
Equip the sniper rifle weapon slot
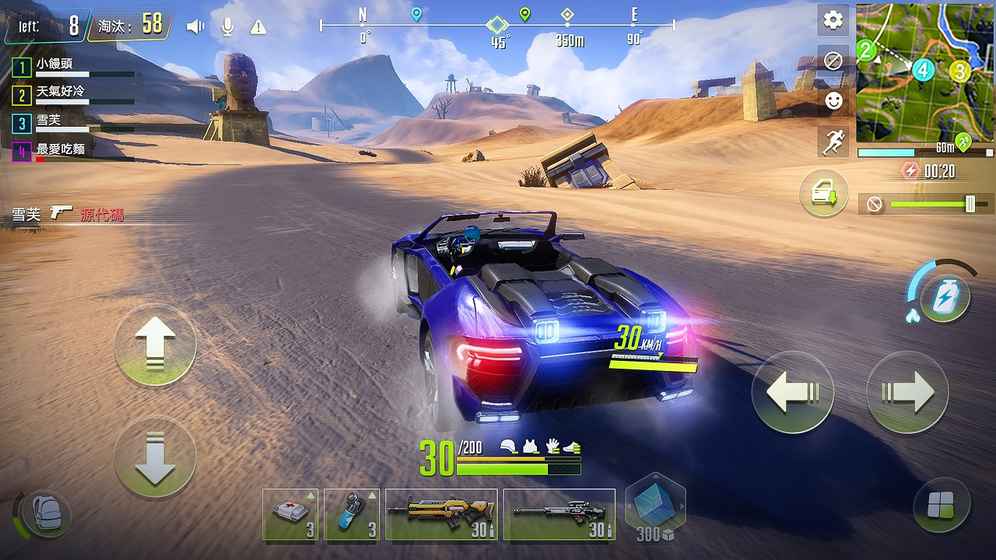click(x=559, y=515)
